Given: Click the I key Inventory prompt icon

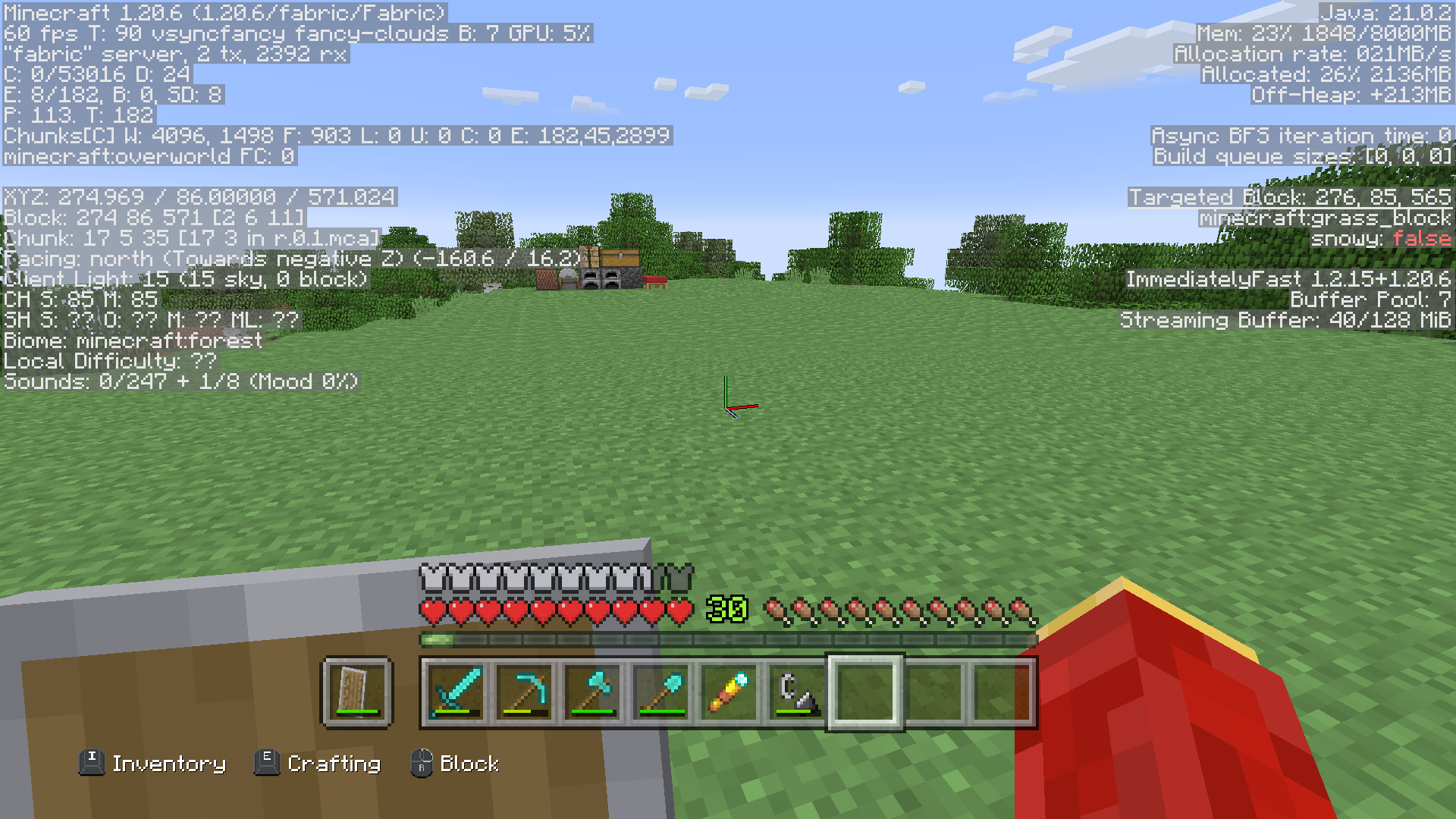Looking at the screenshot, I should click(92, 764).
